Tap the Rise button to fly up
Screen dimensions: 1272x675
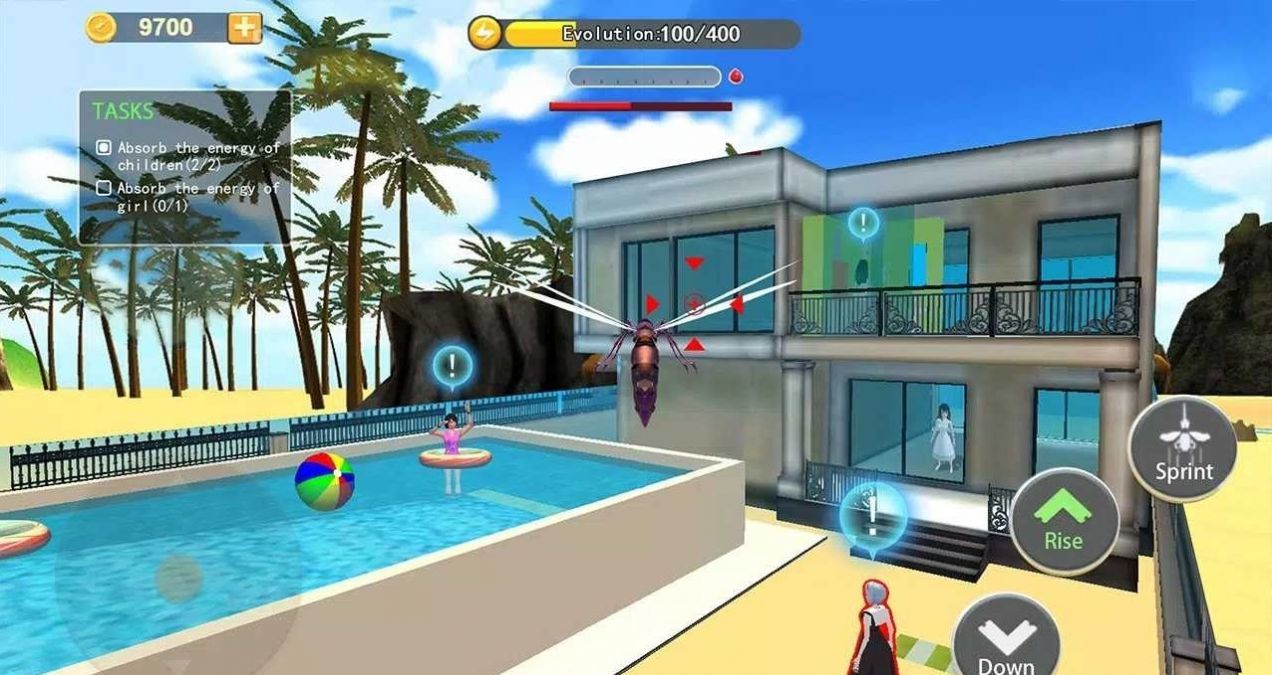pyautogui.click(x=1063, y=520)
